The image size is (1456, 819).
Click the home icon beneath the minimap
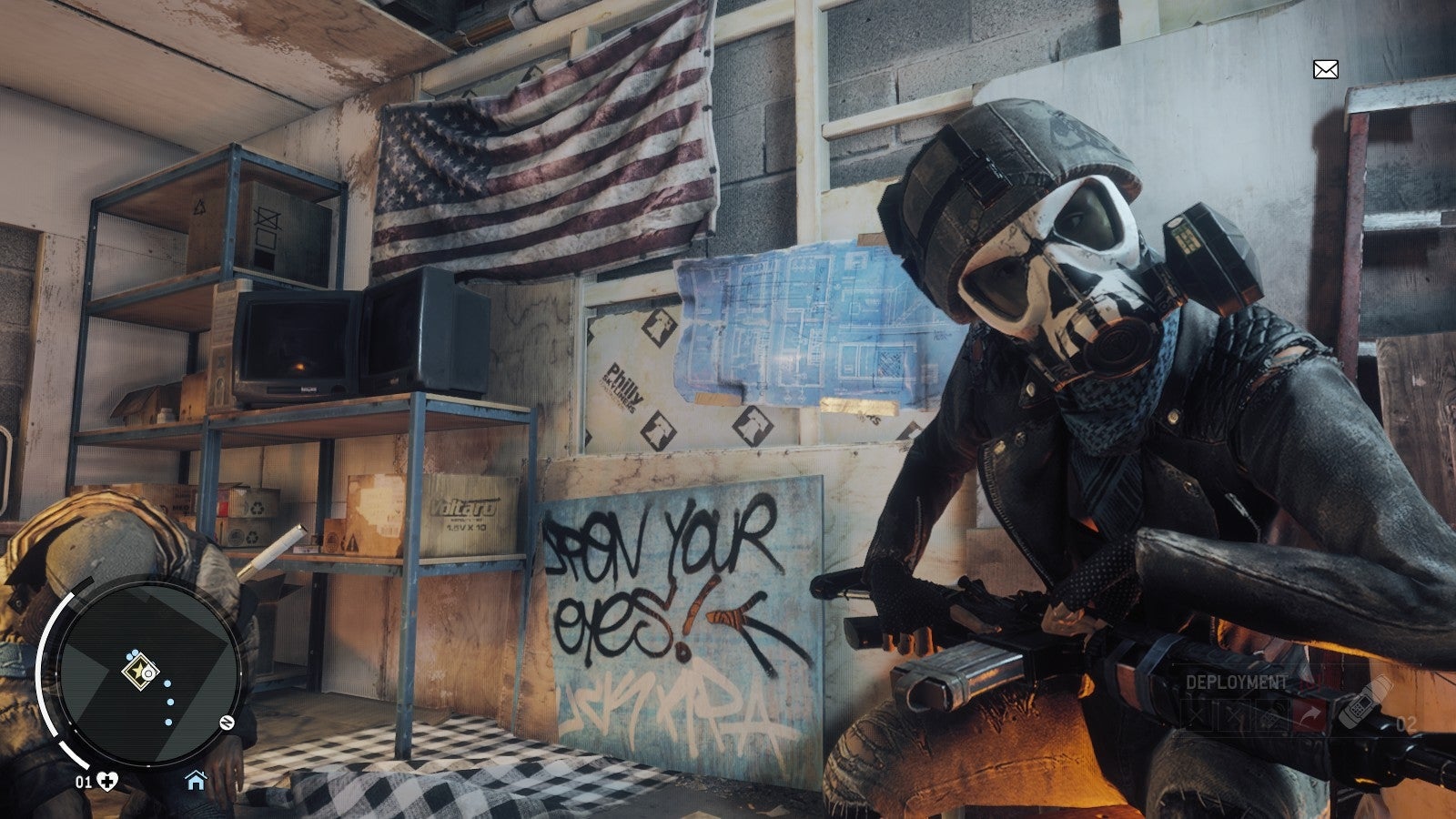click(195, 781)
